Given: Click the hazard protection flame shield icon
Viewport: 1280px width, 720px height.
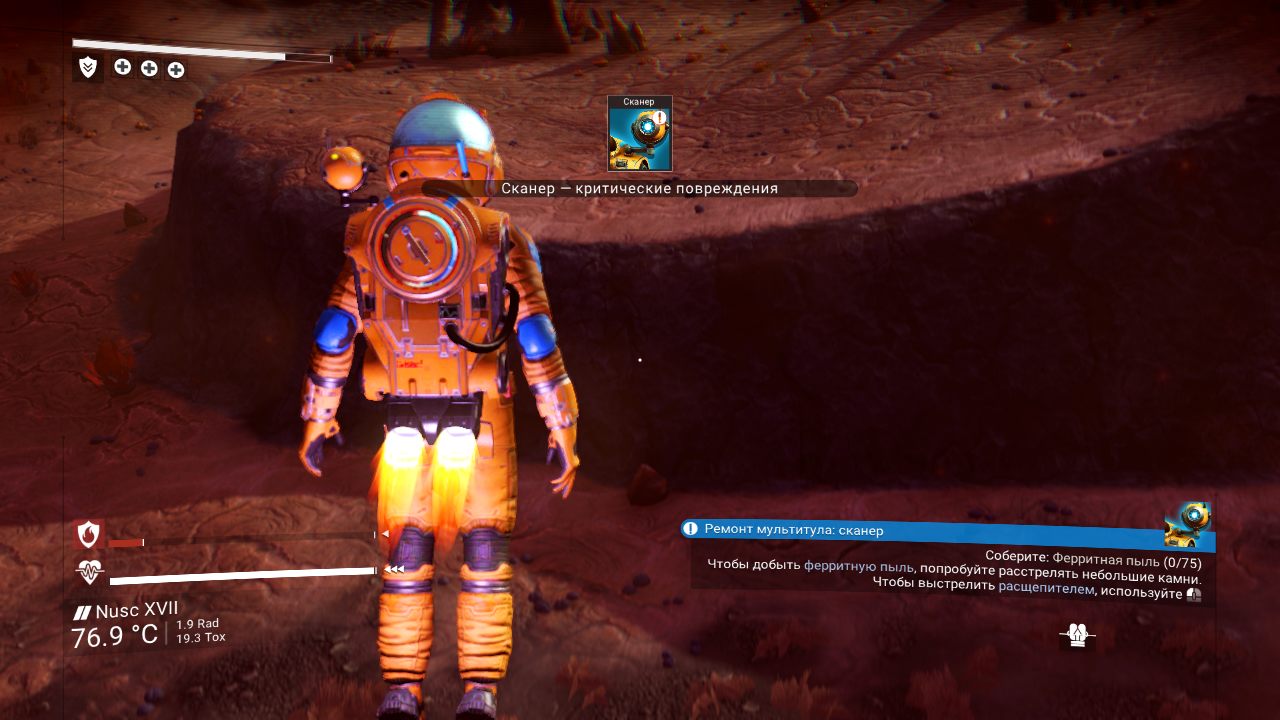Looking at the screenshot, I should [89, 535].
